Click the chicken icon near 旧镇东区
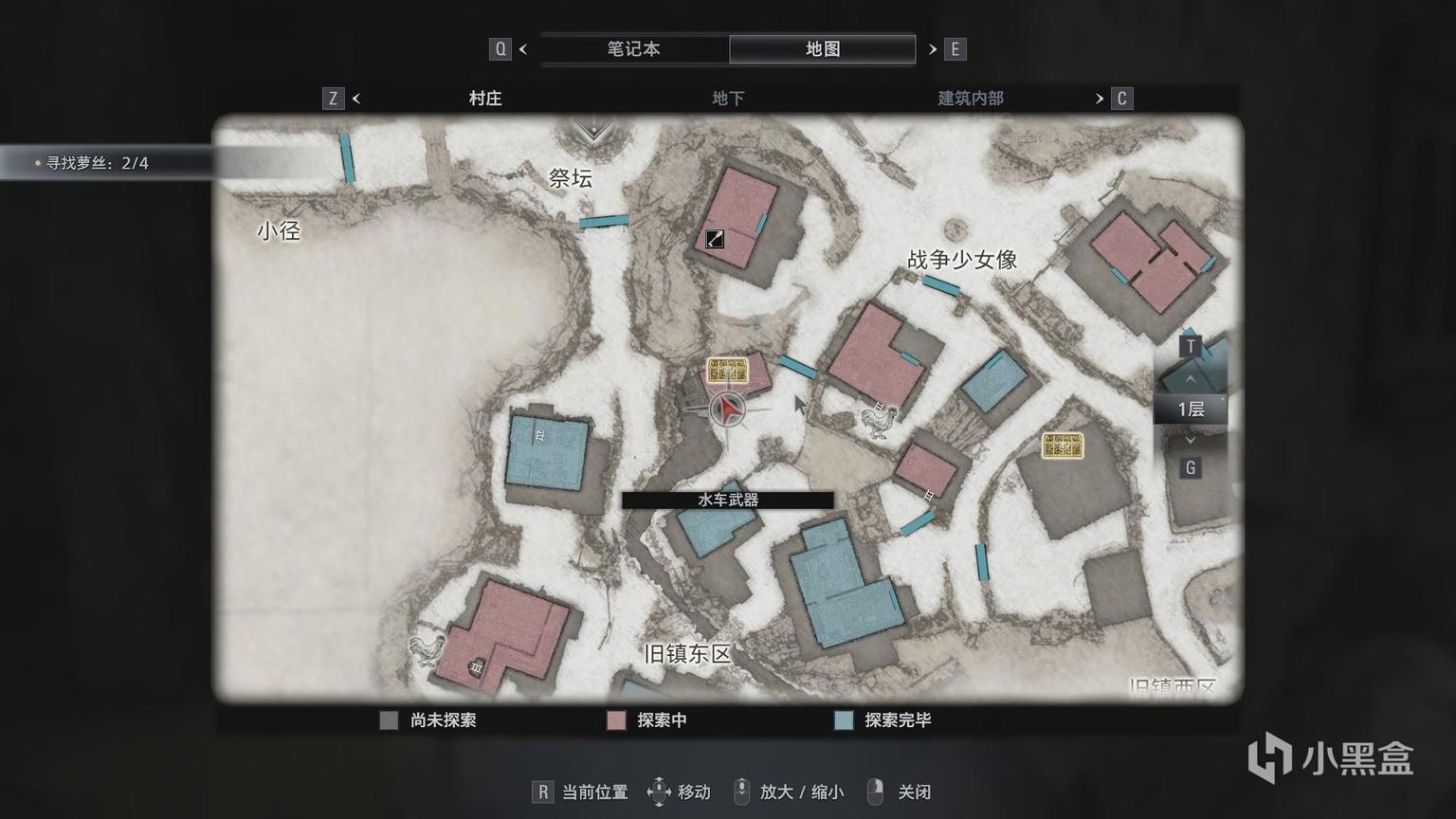Viewport: 1456px width, 819px height. [427, 649]
